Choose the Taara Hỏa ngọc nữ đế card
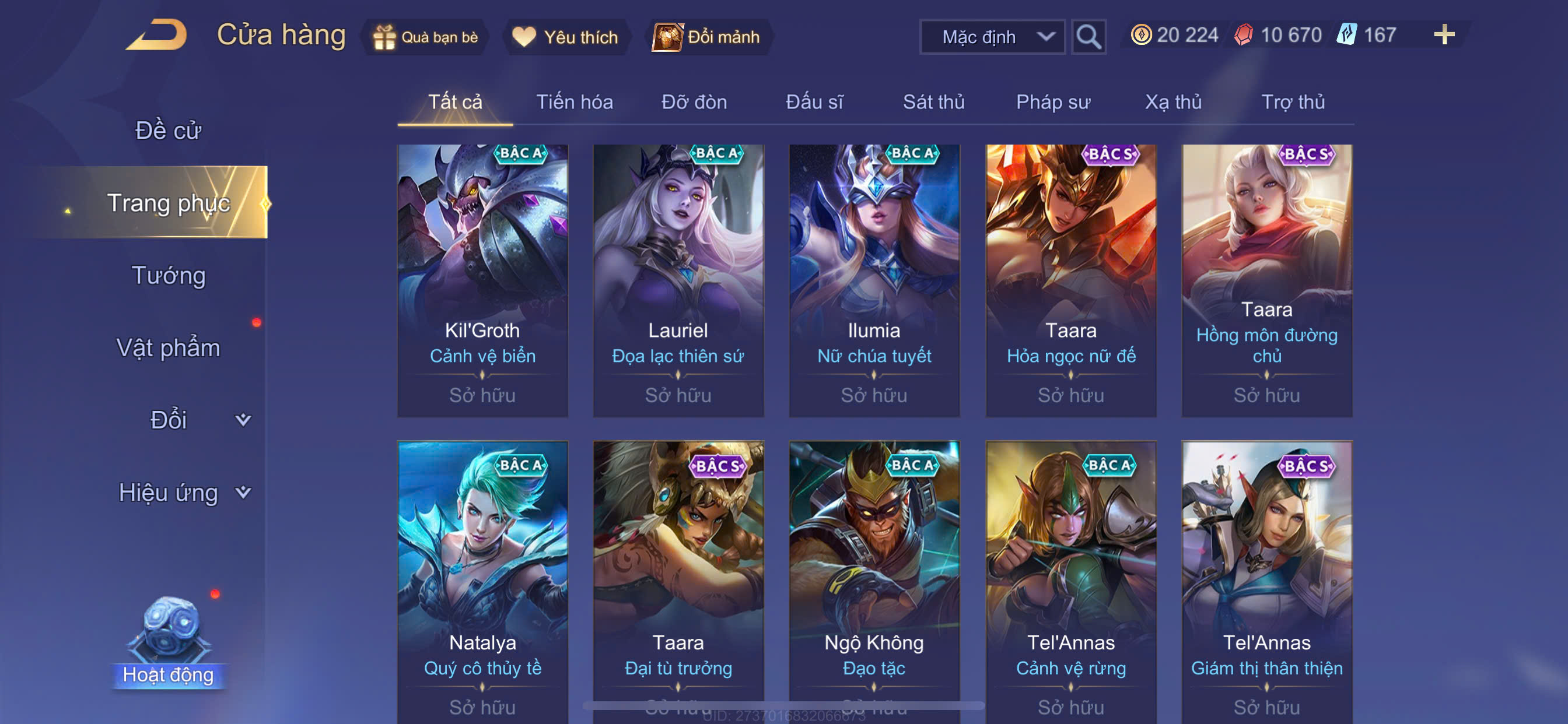Screen dimensions: 1568x724 (1070, 280)
